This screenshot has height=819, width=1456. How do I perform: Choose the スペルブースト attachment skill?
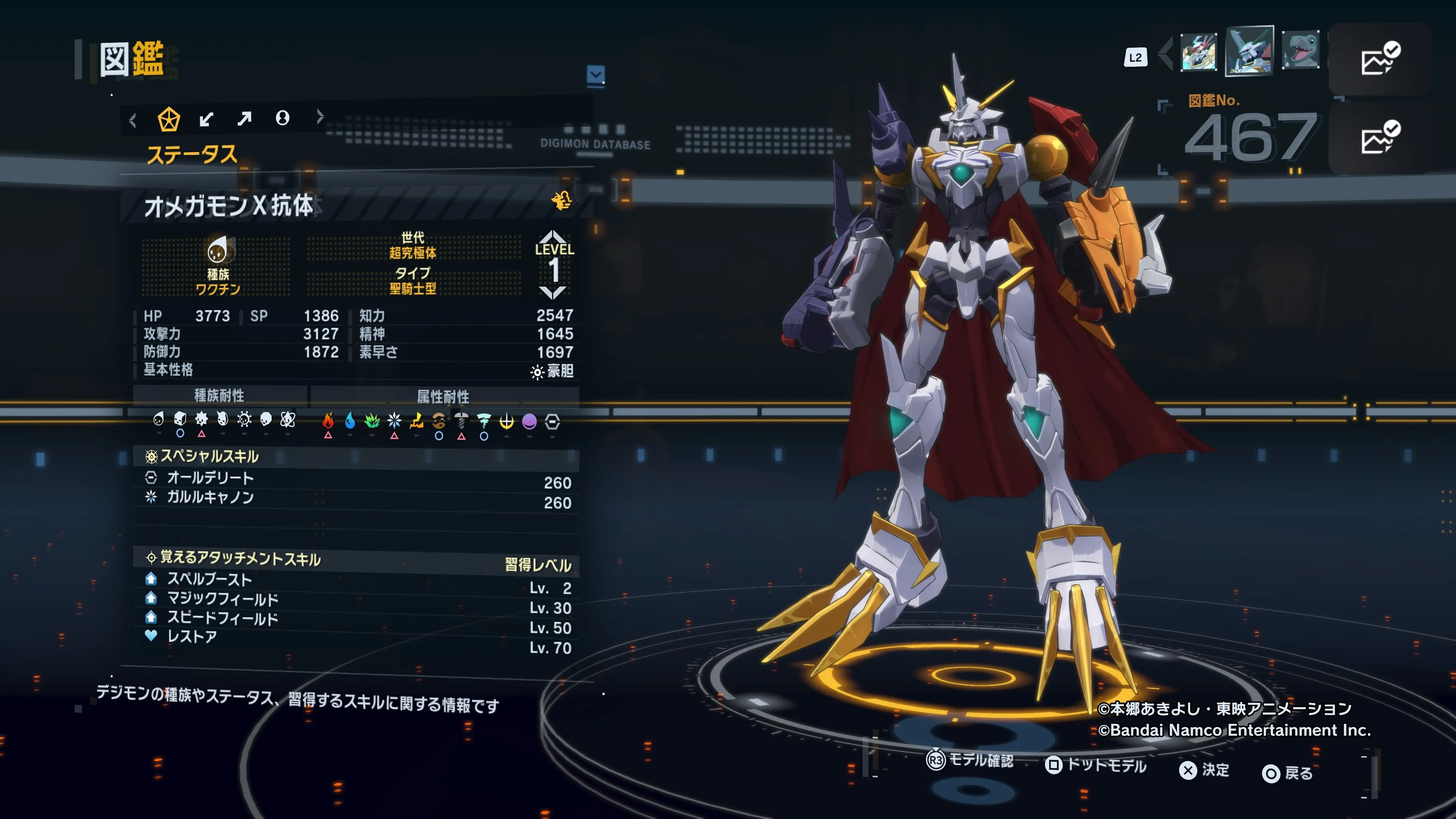click(x=356, y=579)
